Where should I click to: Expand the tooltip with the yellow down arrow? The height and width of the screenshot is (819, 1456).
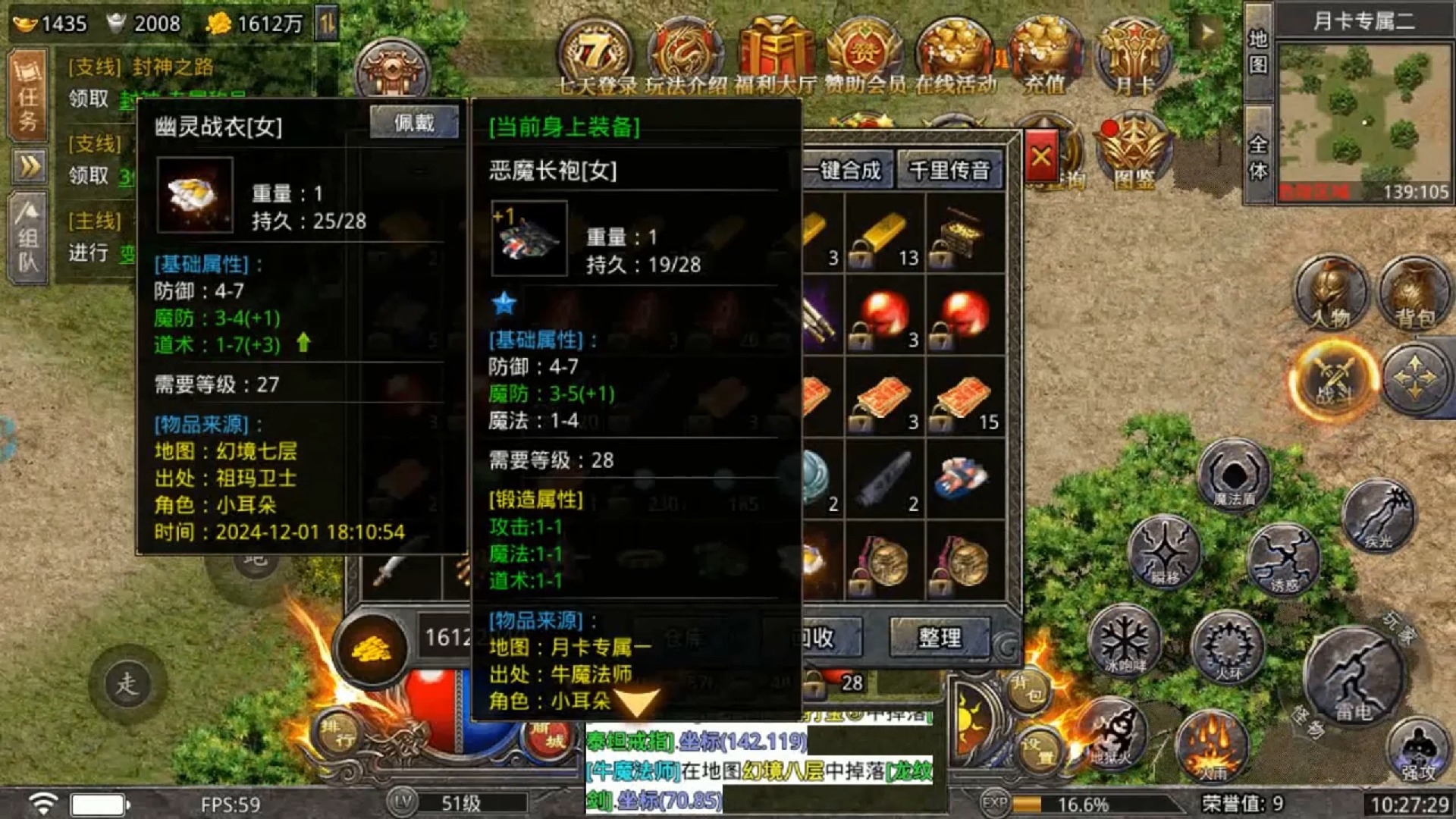pyautogui.click(x=636, y=701)
